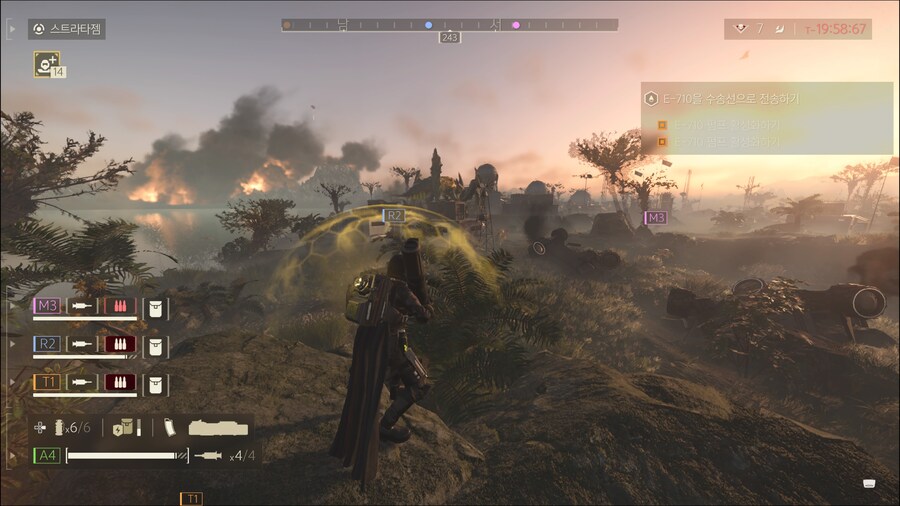900x506 pixels.
Task: Open the E-710 objective tracker header
Action: tap(766, 98)
